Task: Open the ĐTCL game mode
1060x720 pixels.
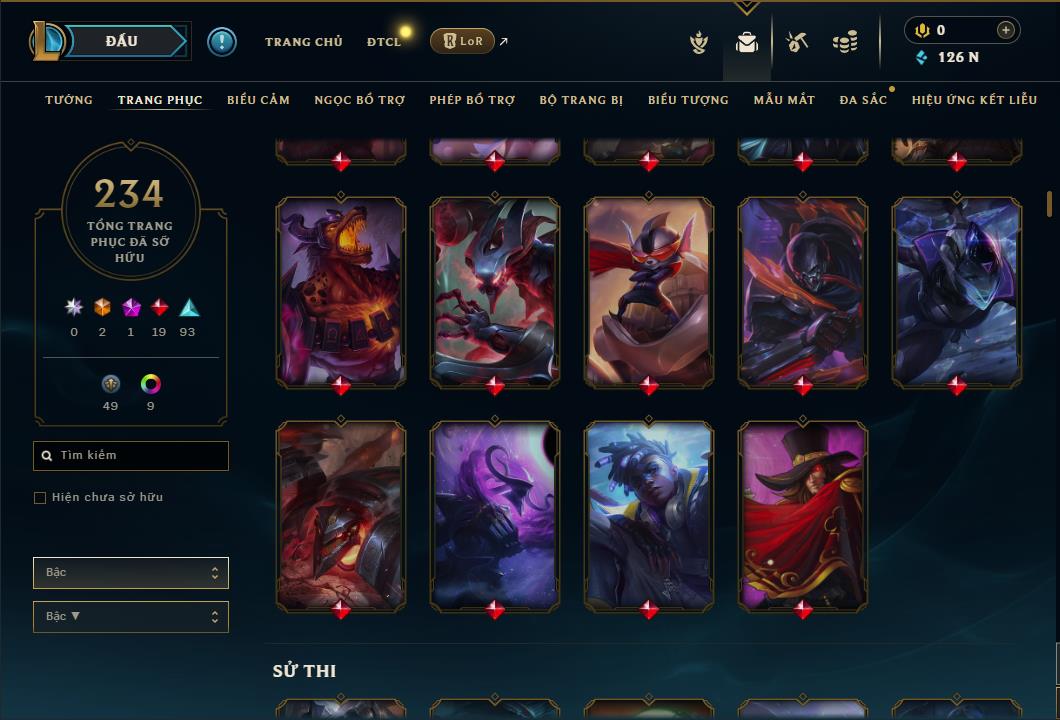Action: [383, 42]
